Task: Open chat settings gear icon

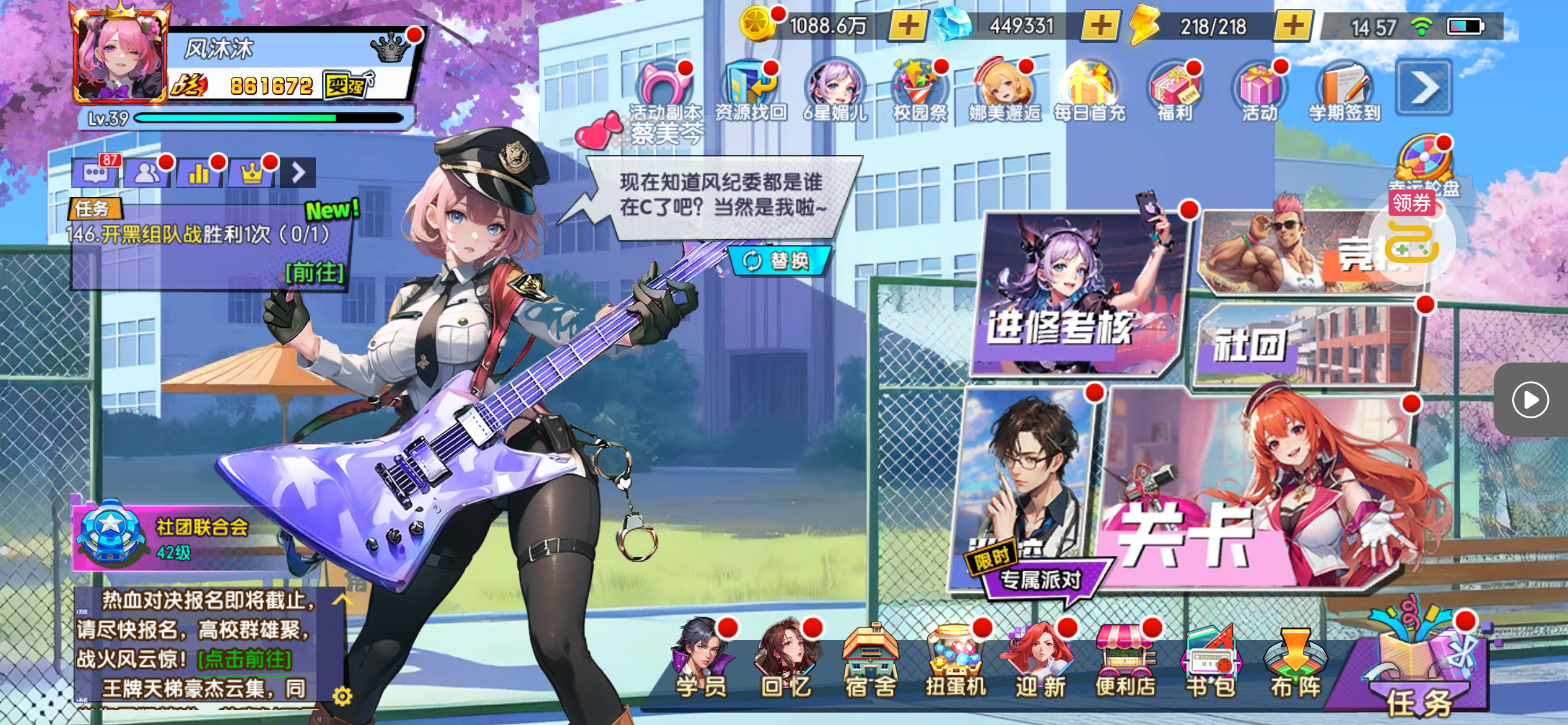Action: click(342, 696)
